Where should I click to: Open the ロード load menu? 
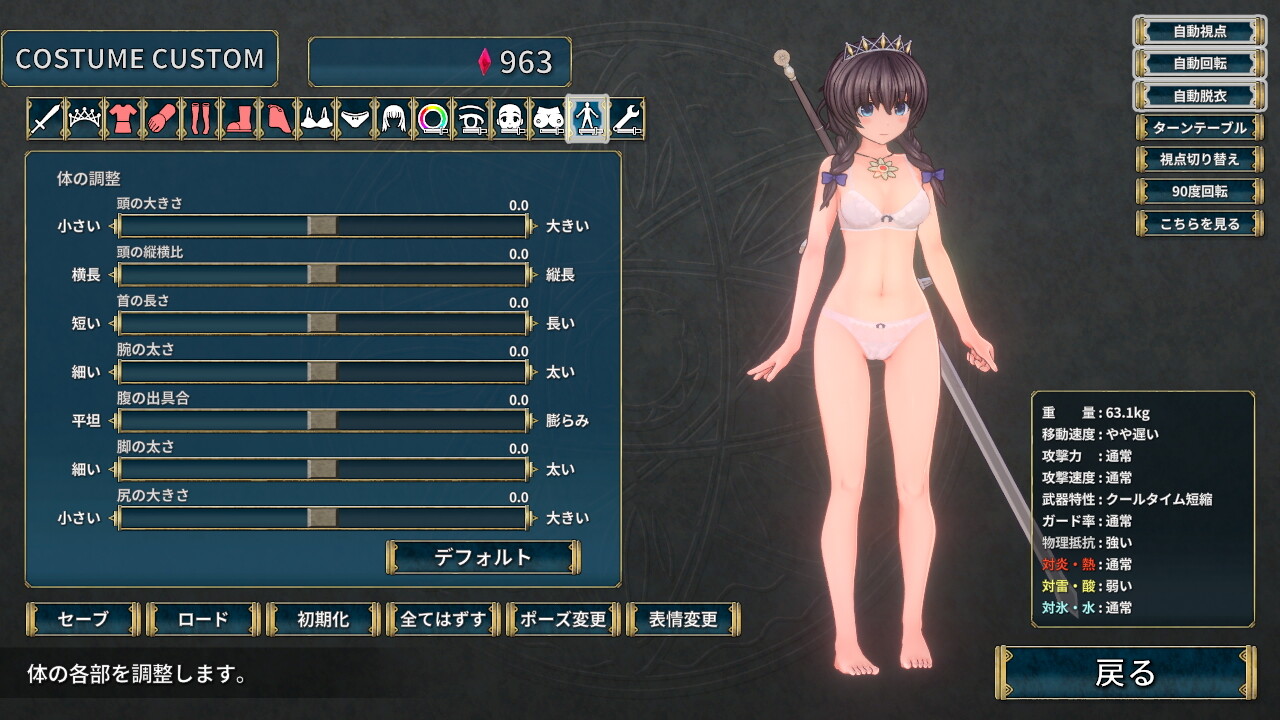tap(203, 619)
